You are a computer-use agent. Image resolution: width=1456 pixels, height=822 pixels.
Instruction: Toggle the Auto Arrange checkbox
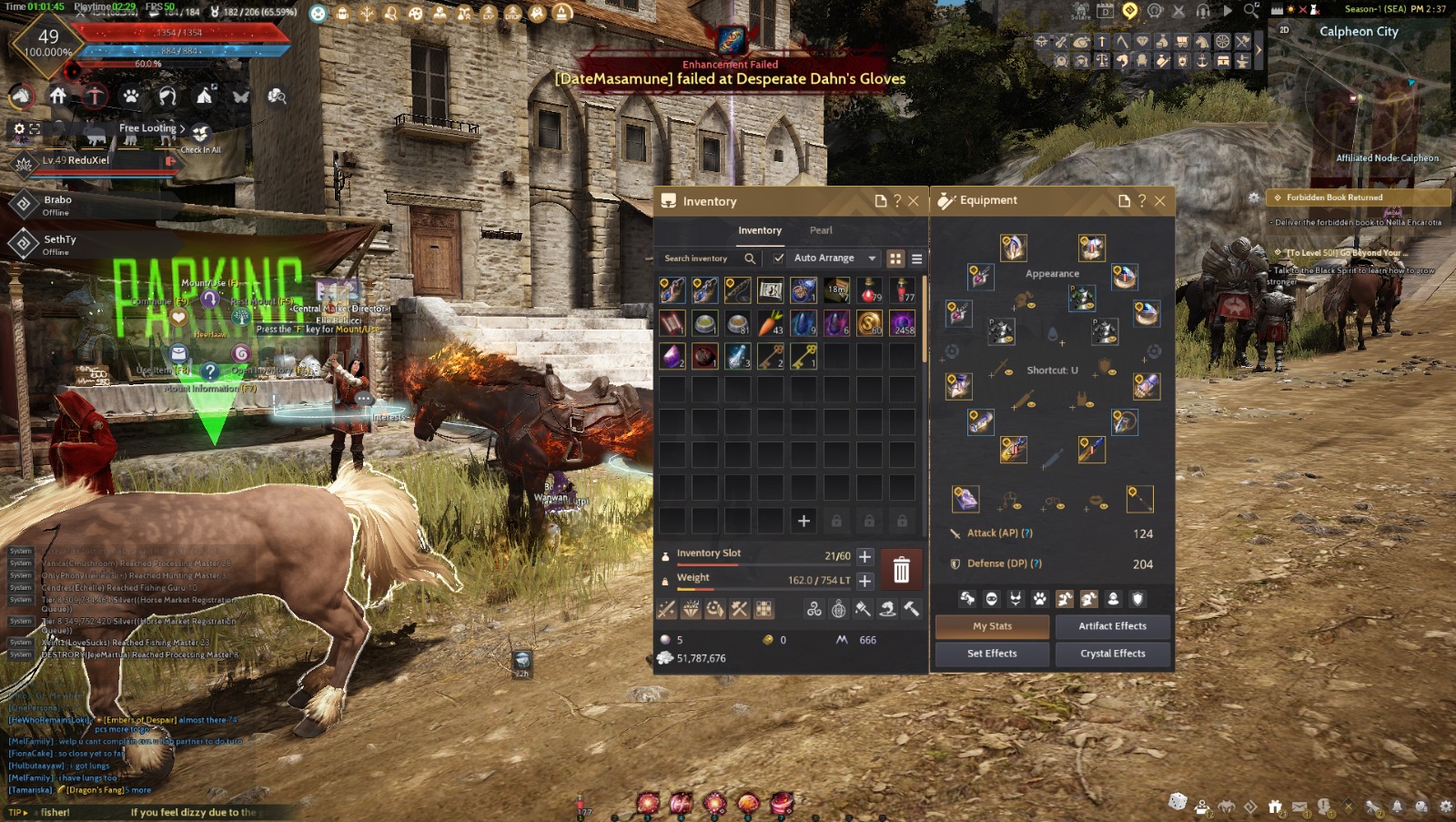pos(779,258)
